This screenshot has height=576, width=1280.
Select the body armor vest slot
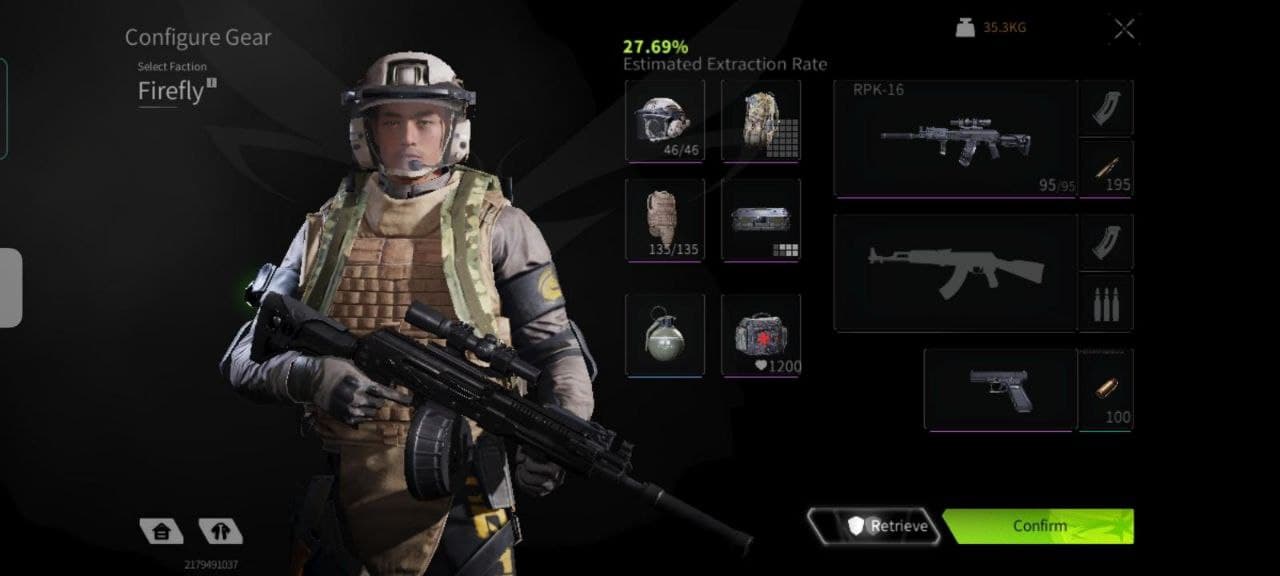coord(664,219)
